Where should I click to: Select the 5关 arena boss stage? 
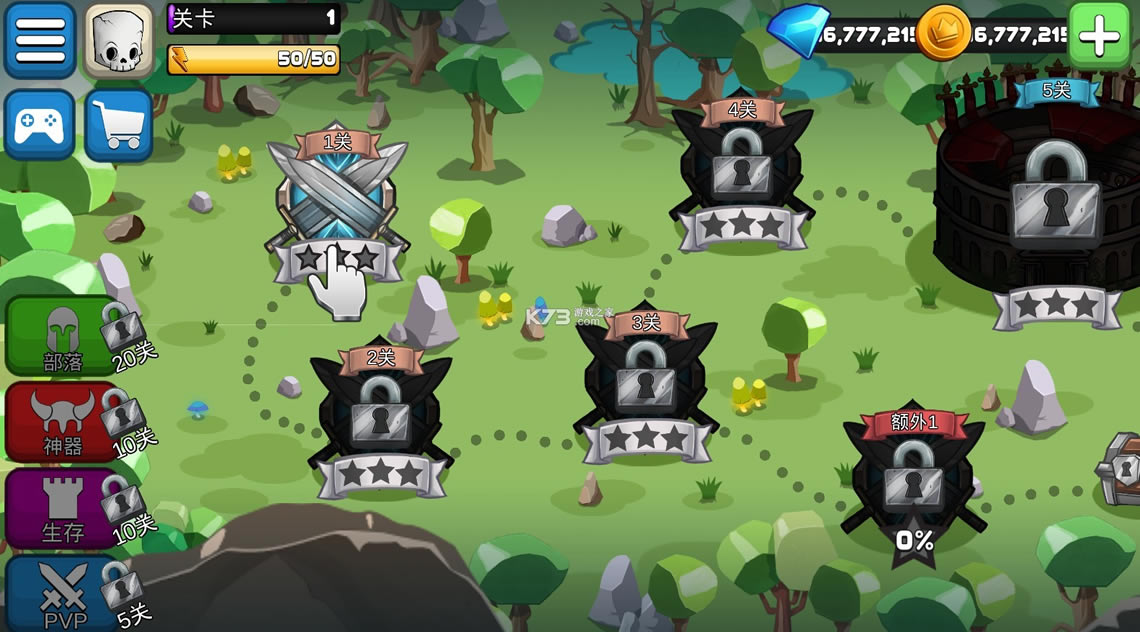coord(1056,200)
